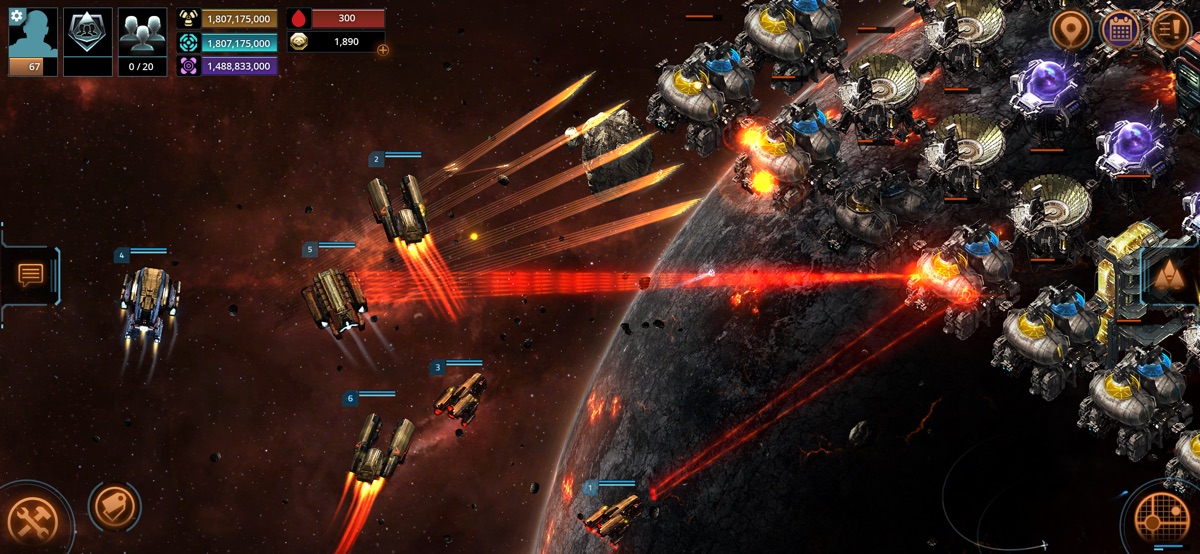This screenshot has height=554, width=1200.
Task: Open the alliance shield emblem panel
Action: 88,36
